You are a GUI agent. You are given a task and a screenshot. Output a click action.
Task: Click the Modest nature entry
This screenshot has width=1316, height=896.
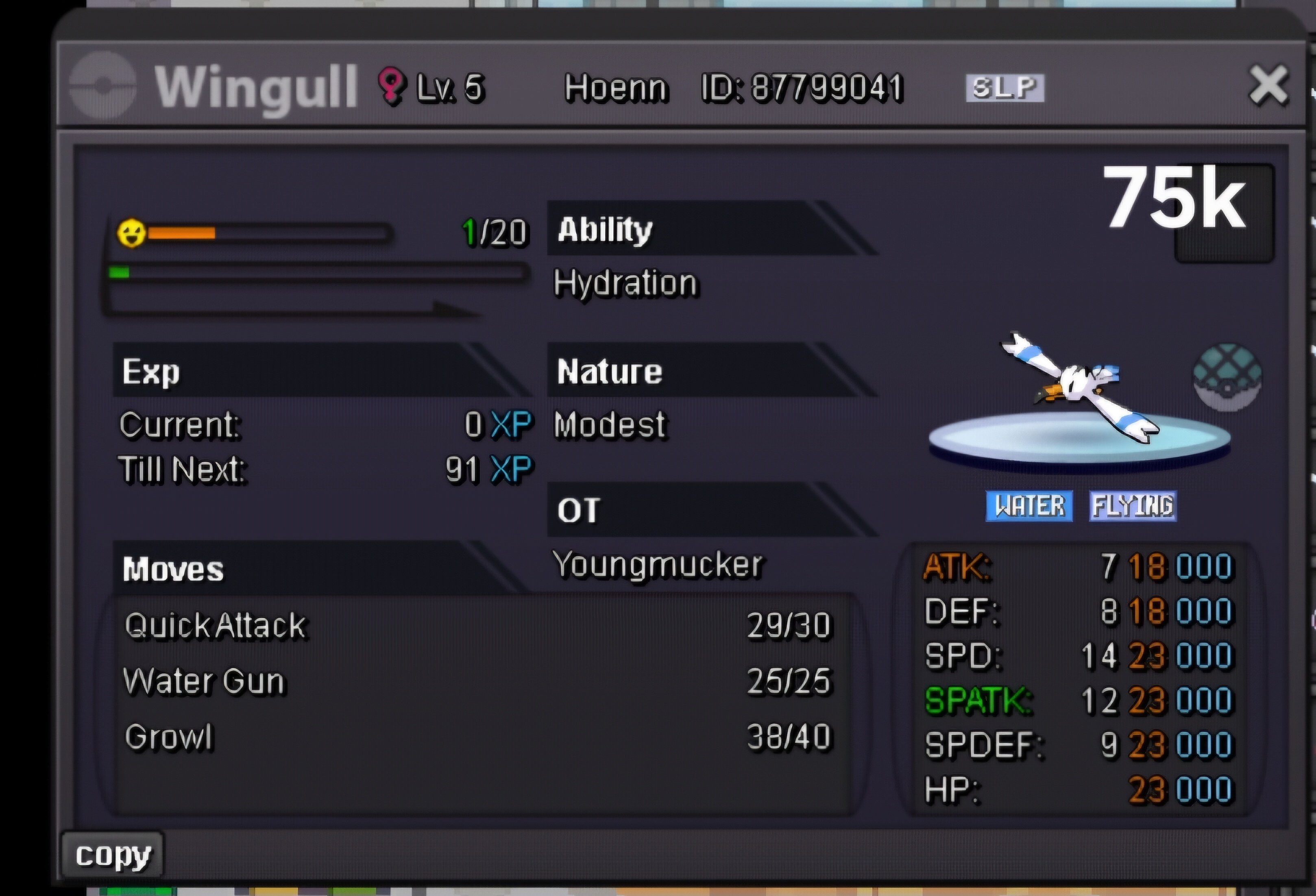(609, 424)
